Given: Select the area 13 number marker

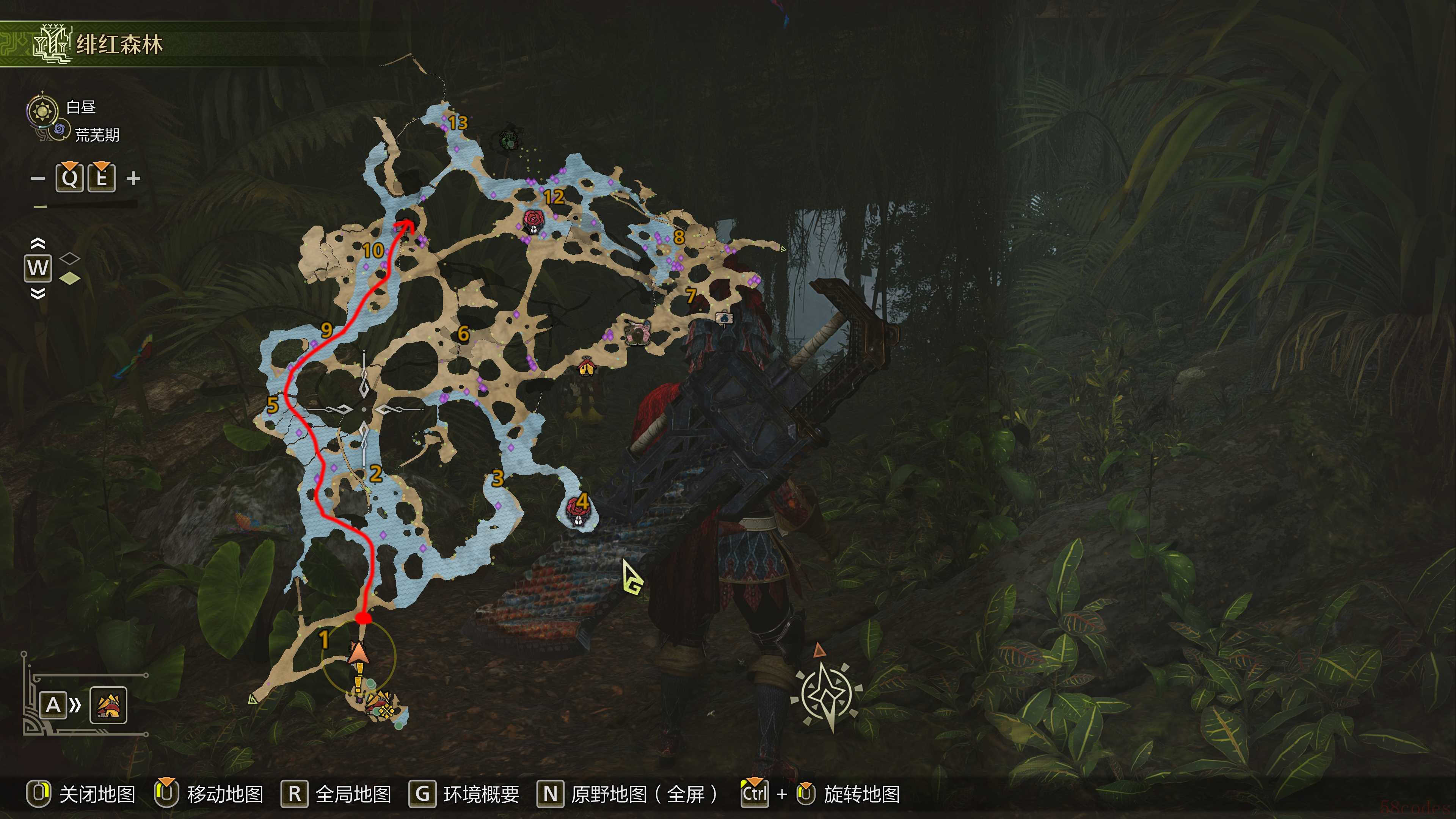Looking at the screenshot, I should 458,122.
